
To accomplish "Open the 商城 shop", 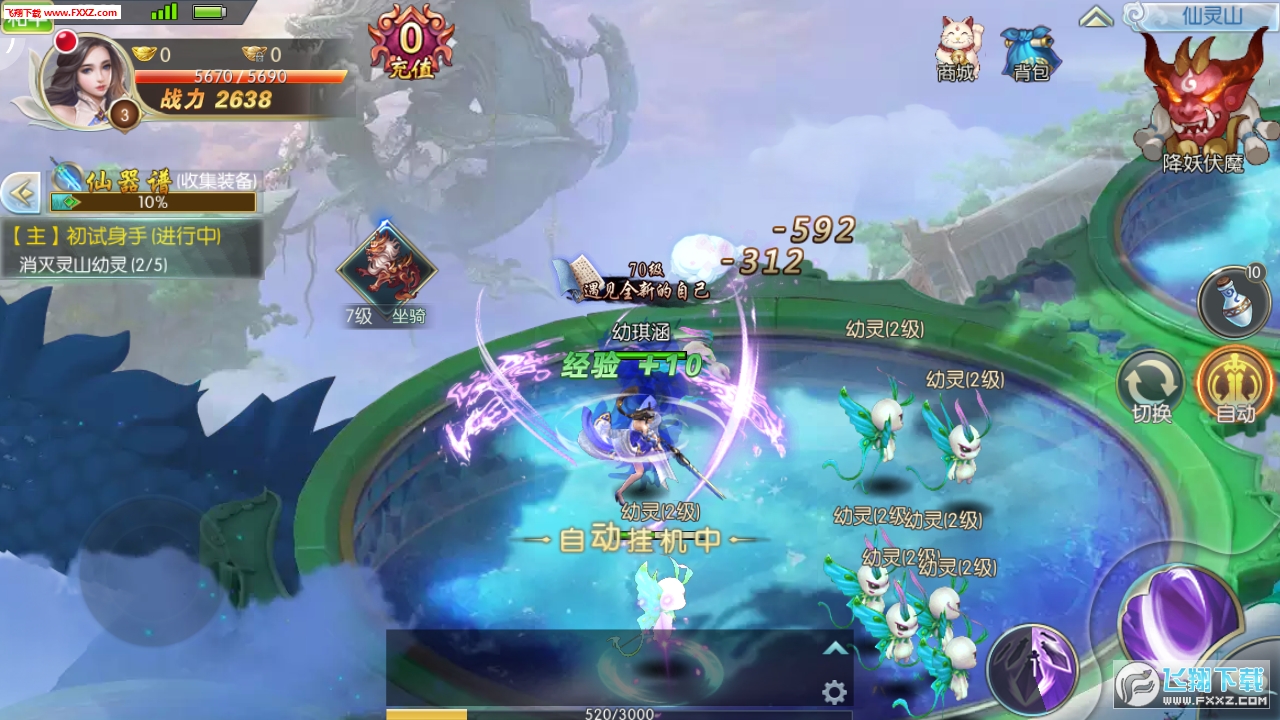I will point(957,48).
